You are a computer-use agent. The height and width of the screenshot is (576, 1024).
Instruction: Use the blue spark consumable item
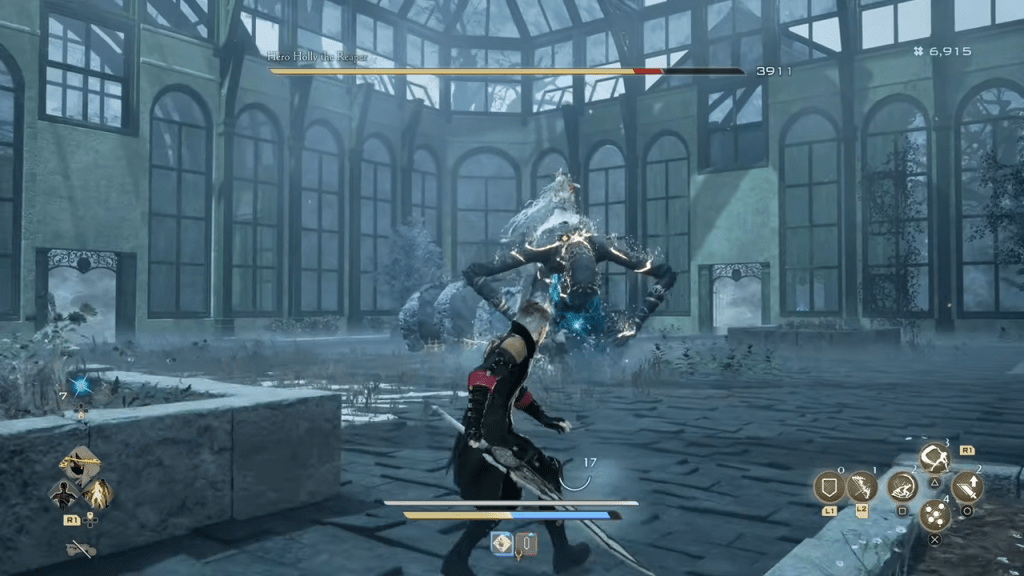tap(79, 387)
